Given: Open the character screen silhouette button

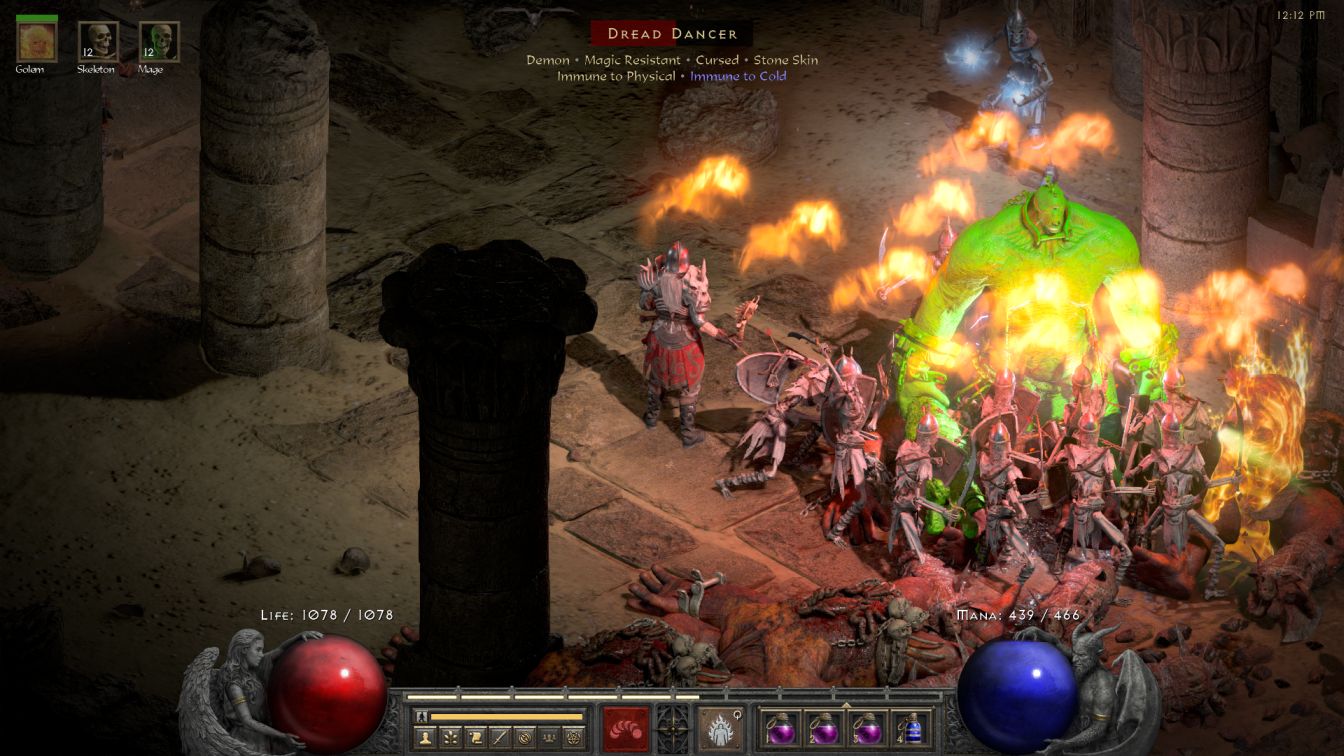Looking at the screenshot, I should tap(426, 737).
